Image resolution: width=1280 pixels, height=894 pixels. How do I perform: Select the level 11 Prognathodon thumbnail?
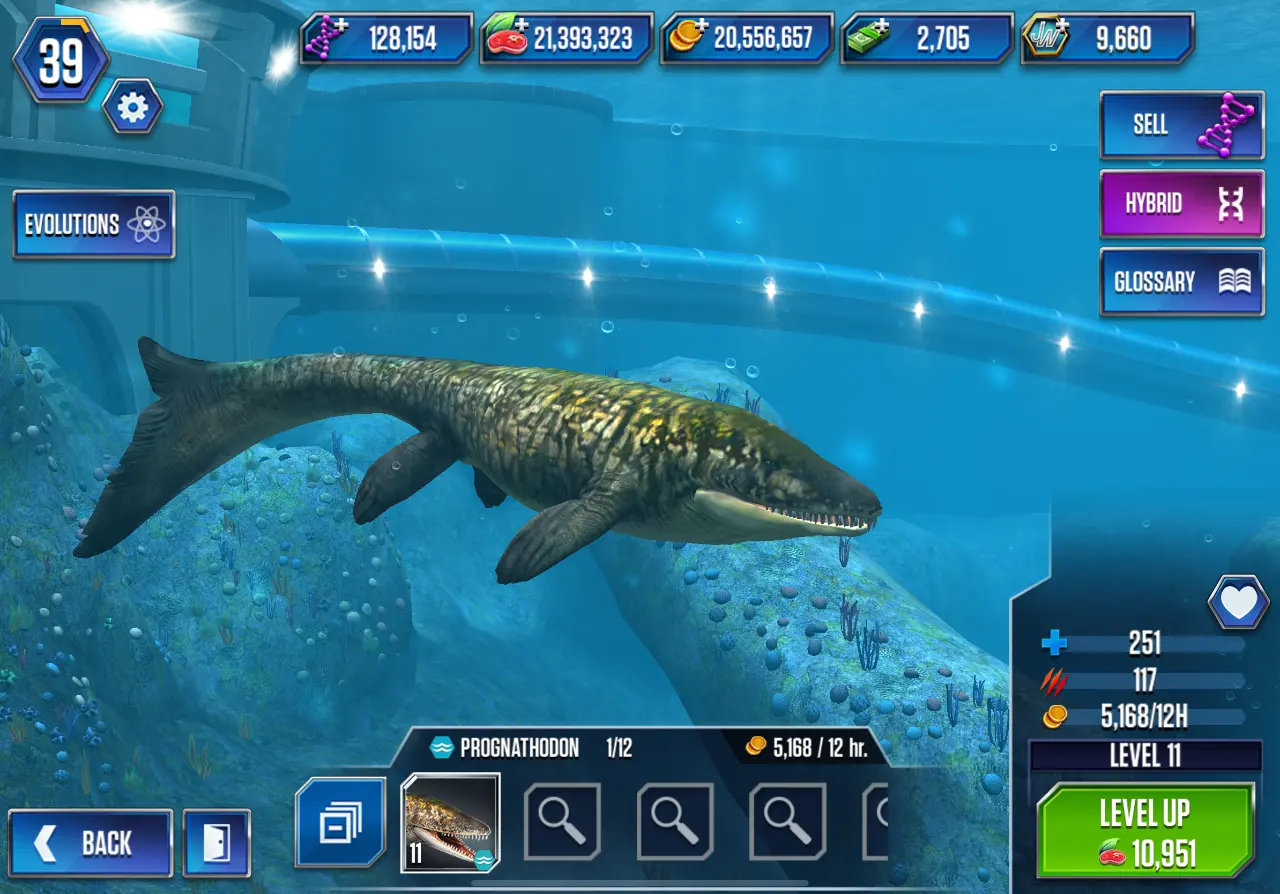tap(450, 822)
